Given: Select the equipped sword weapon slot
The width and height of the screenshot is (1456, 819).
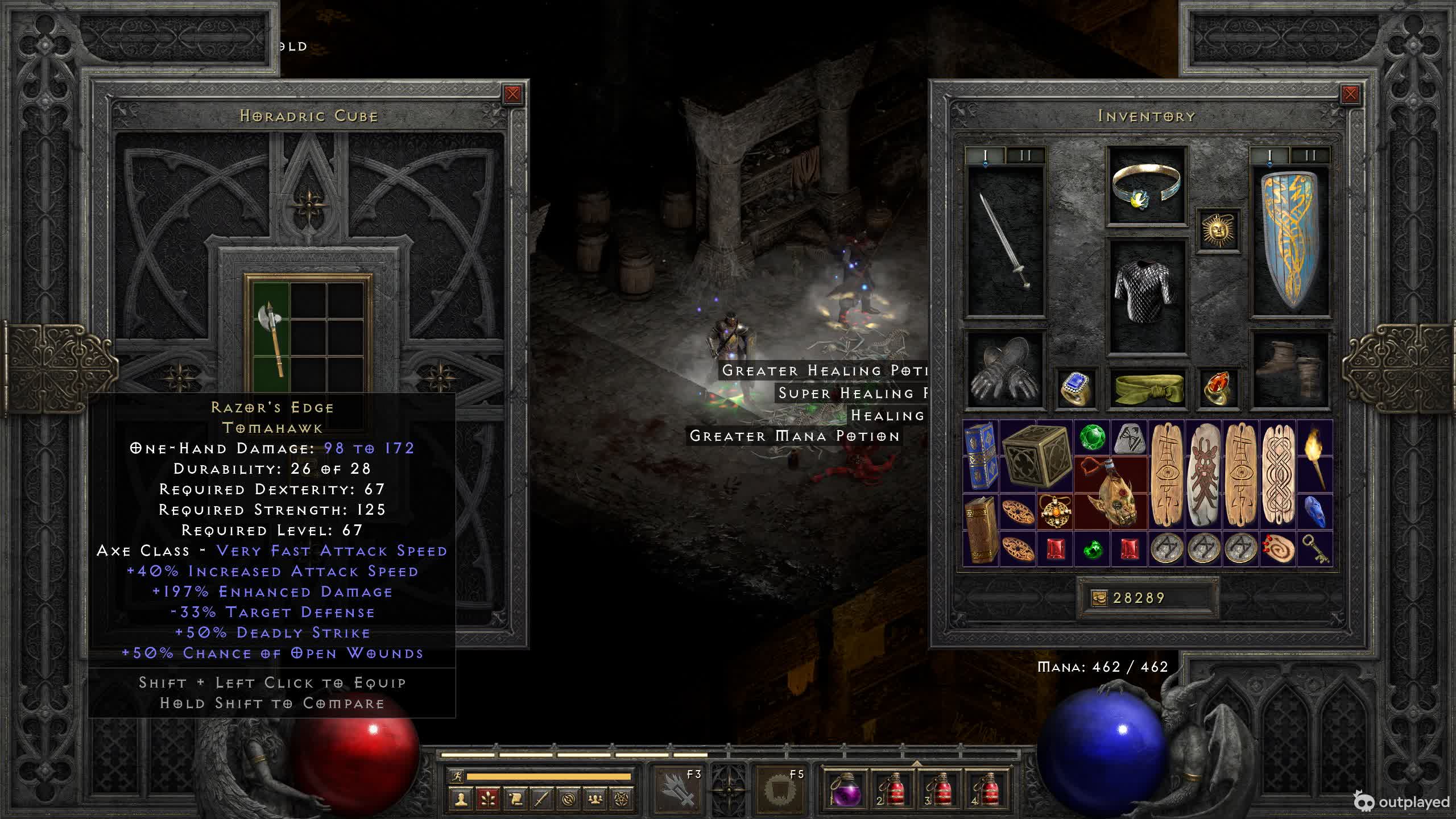Looking at the screenshot, I should 1006,241.
